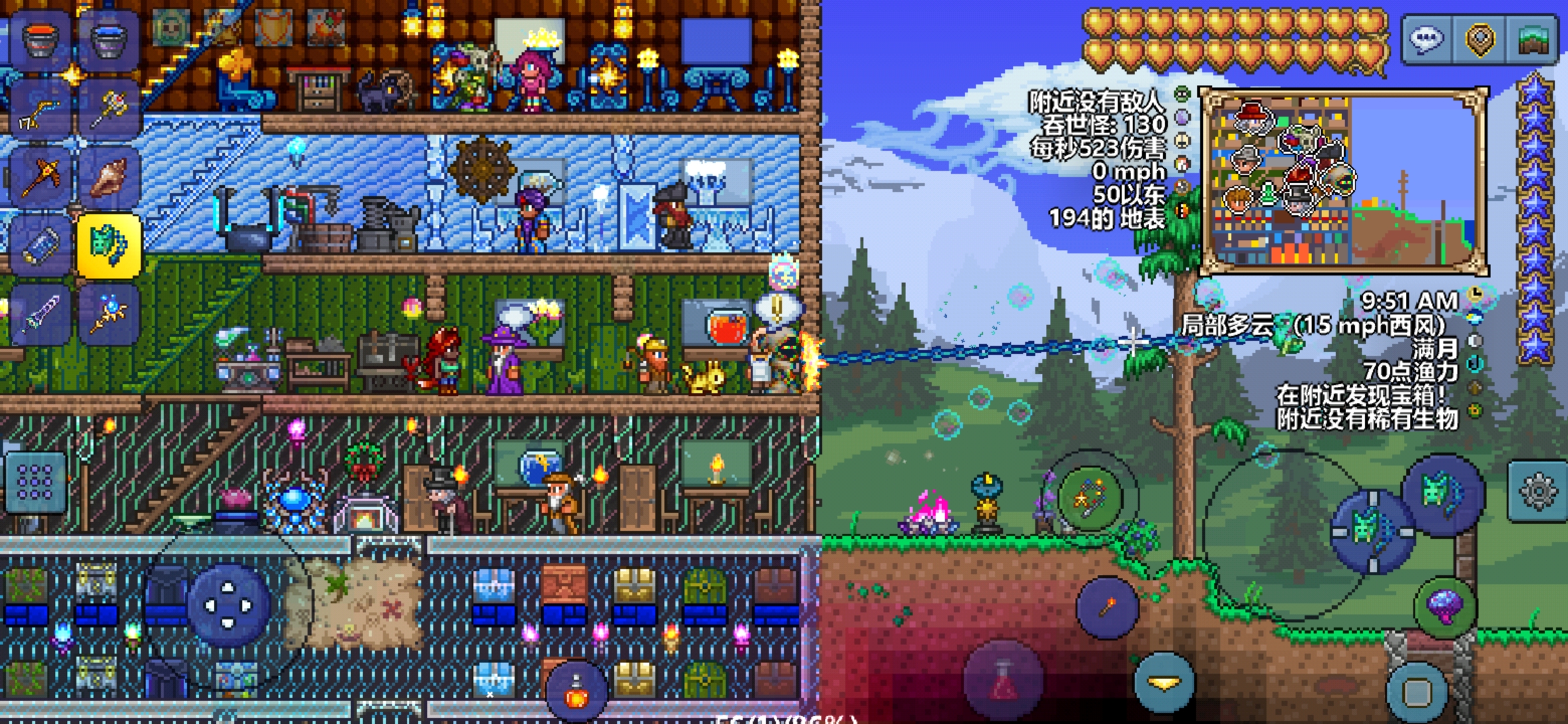
Task: Tap the torch quick-use button
Action: (1107, 607)
